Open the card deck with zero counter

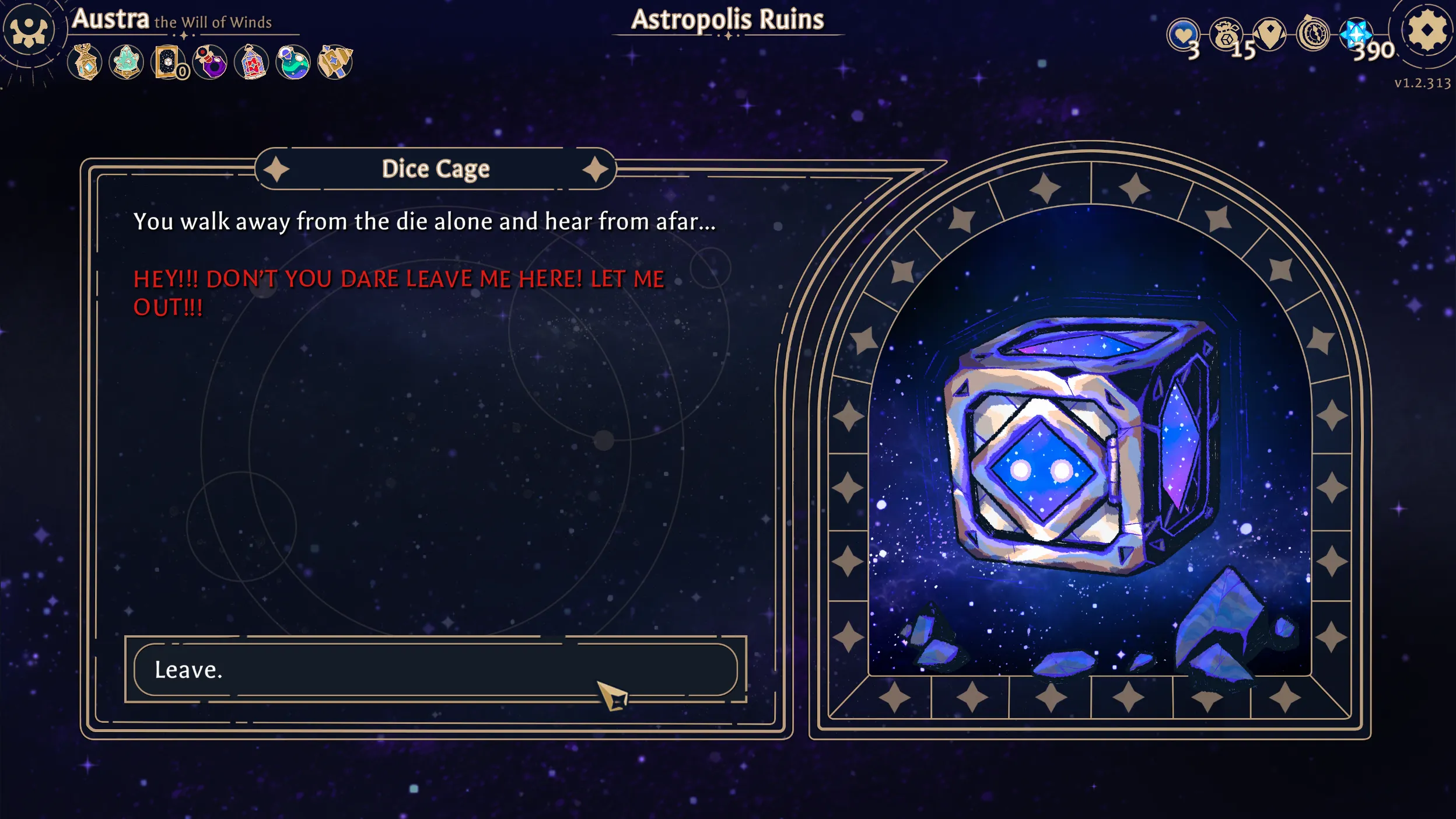(x=168, y=63)
